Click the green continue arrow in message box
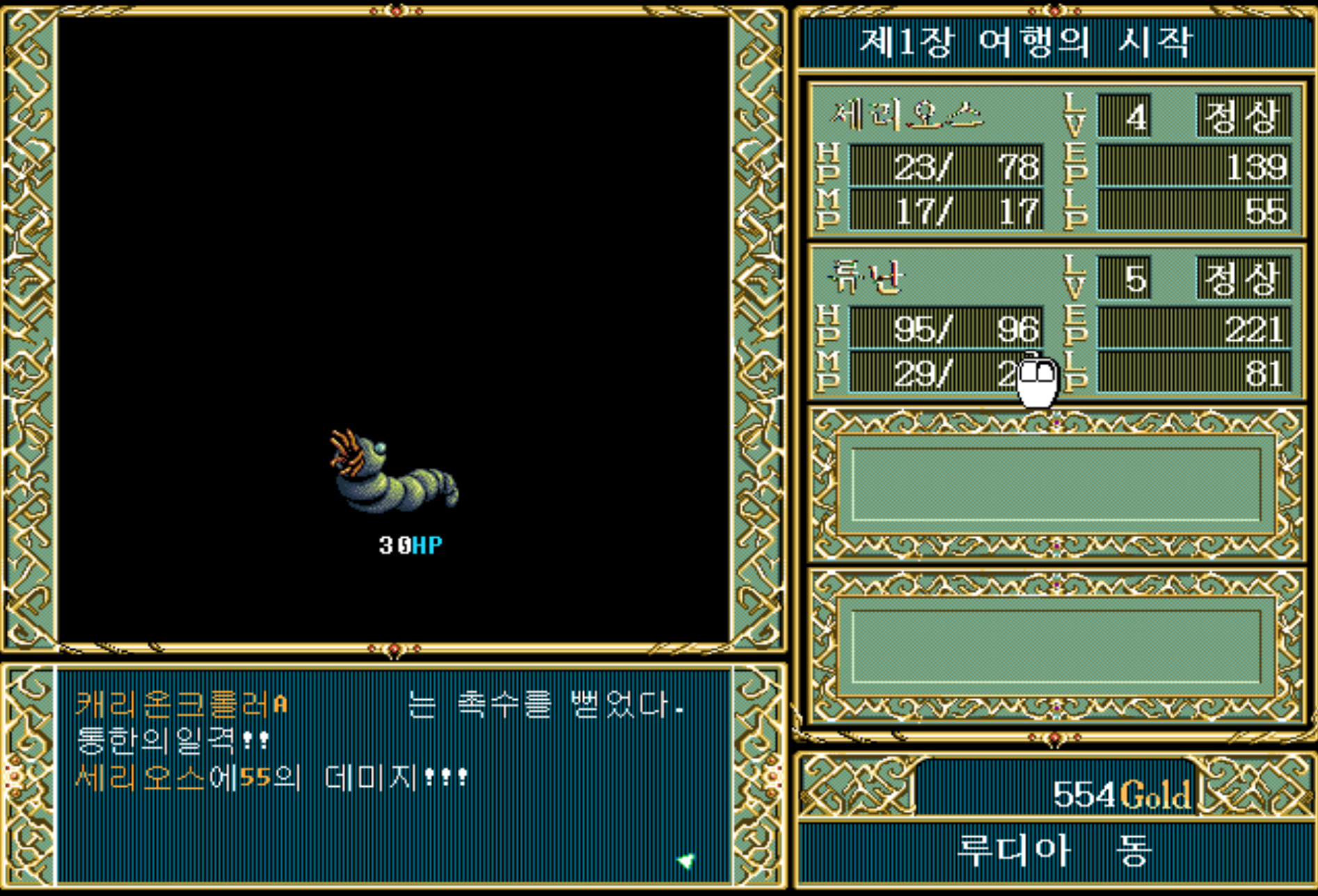Viewport: 1318px width, 896px height. coord(685,861)
